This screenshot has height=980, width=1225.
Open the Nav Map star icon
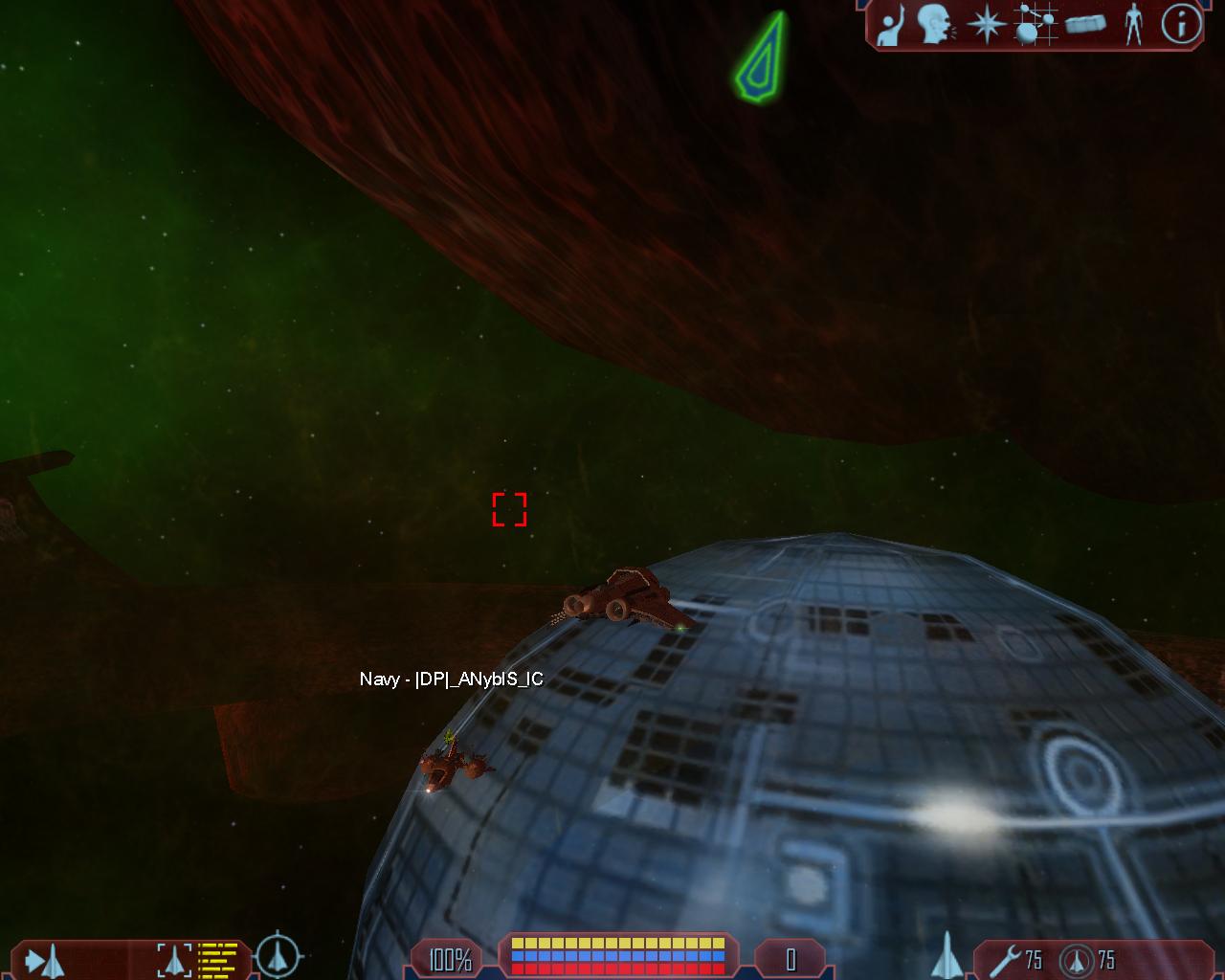986,24
